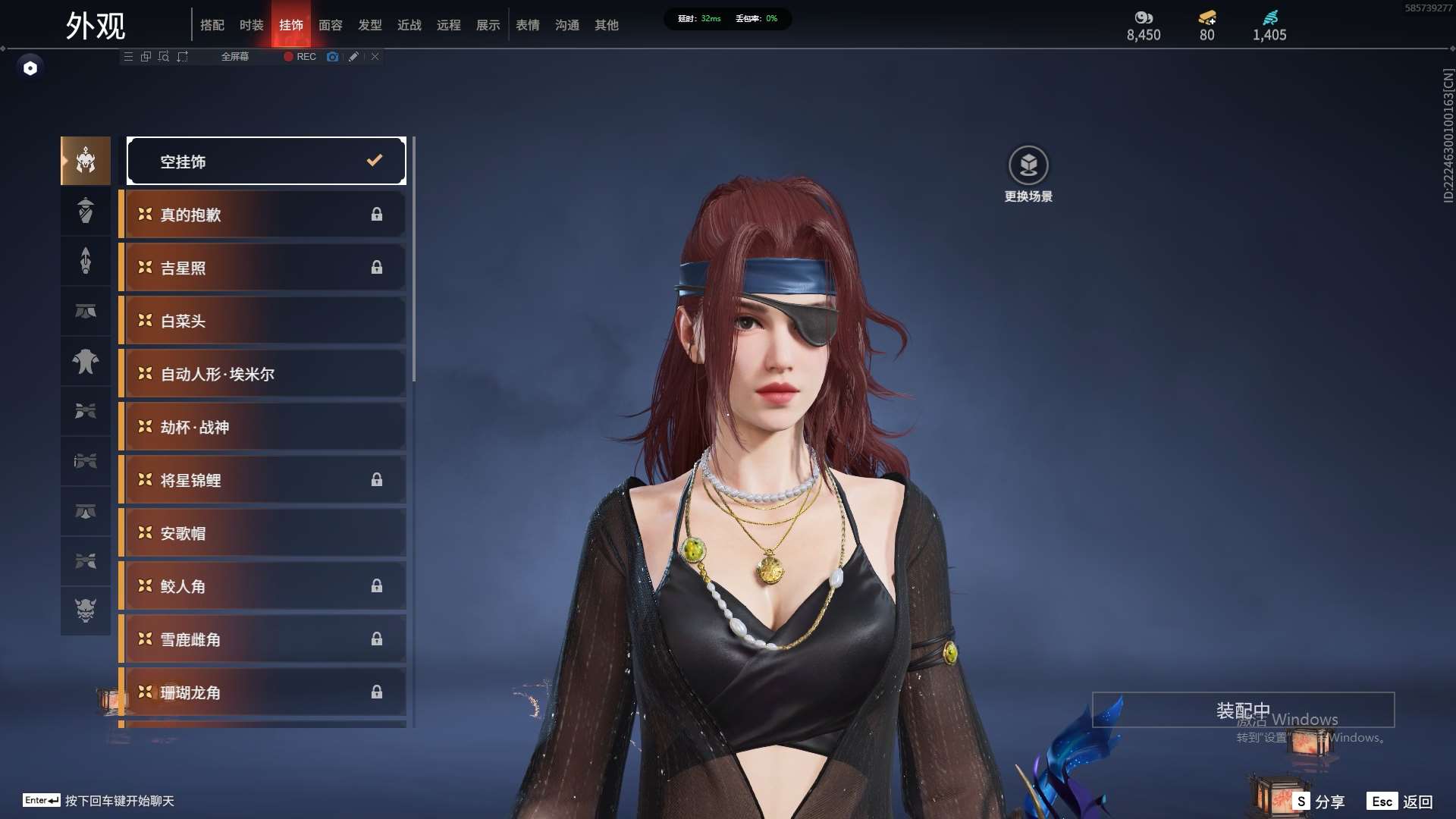Screen dimensions: 1456x819
Task: Switch to the 搭配 tab
Action: (212, 25)
